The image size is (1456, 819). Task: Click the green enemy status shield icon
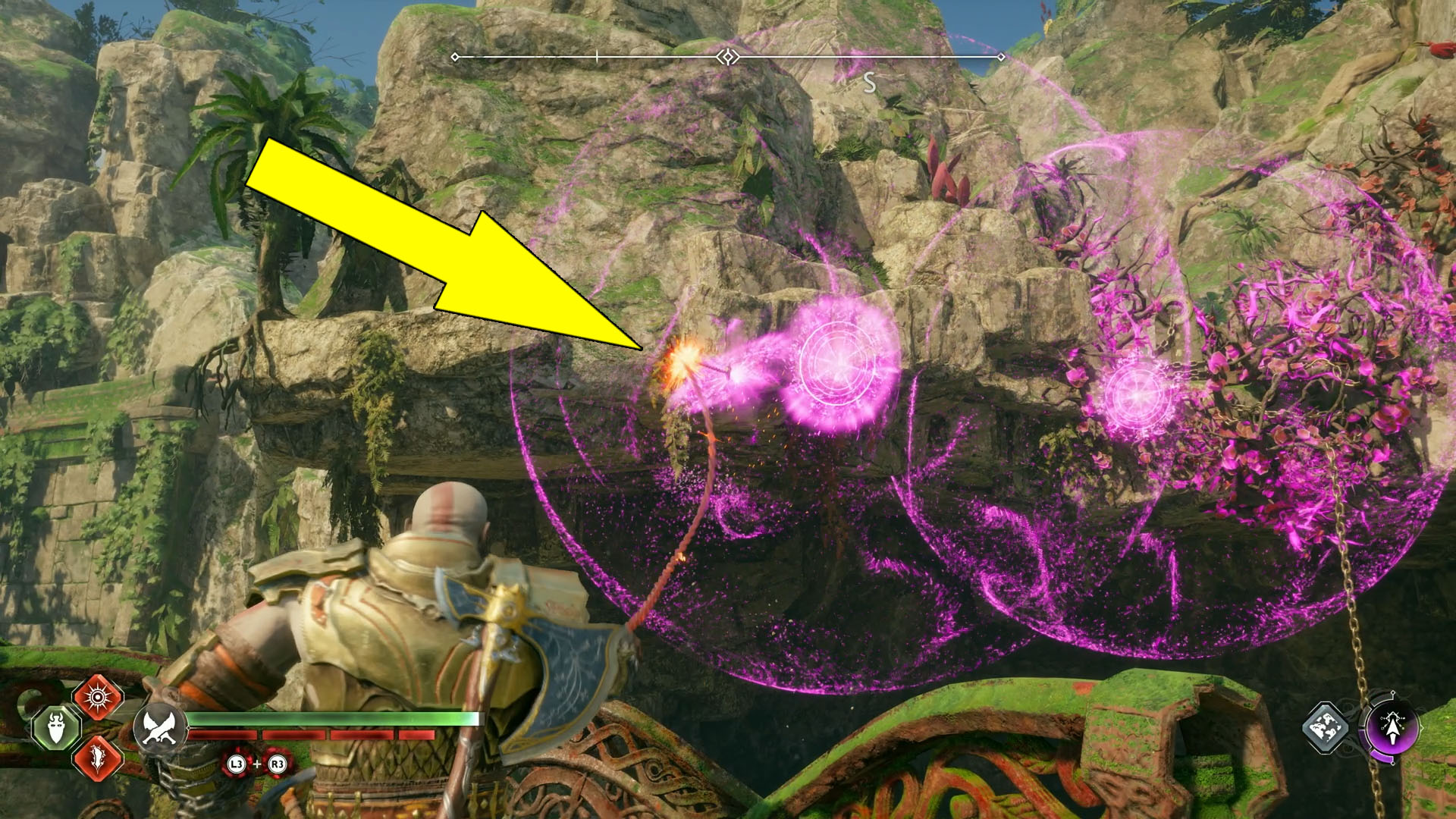point(55,728)
